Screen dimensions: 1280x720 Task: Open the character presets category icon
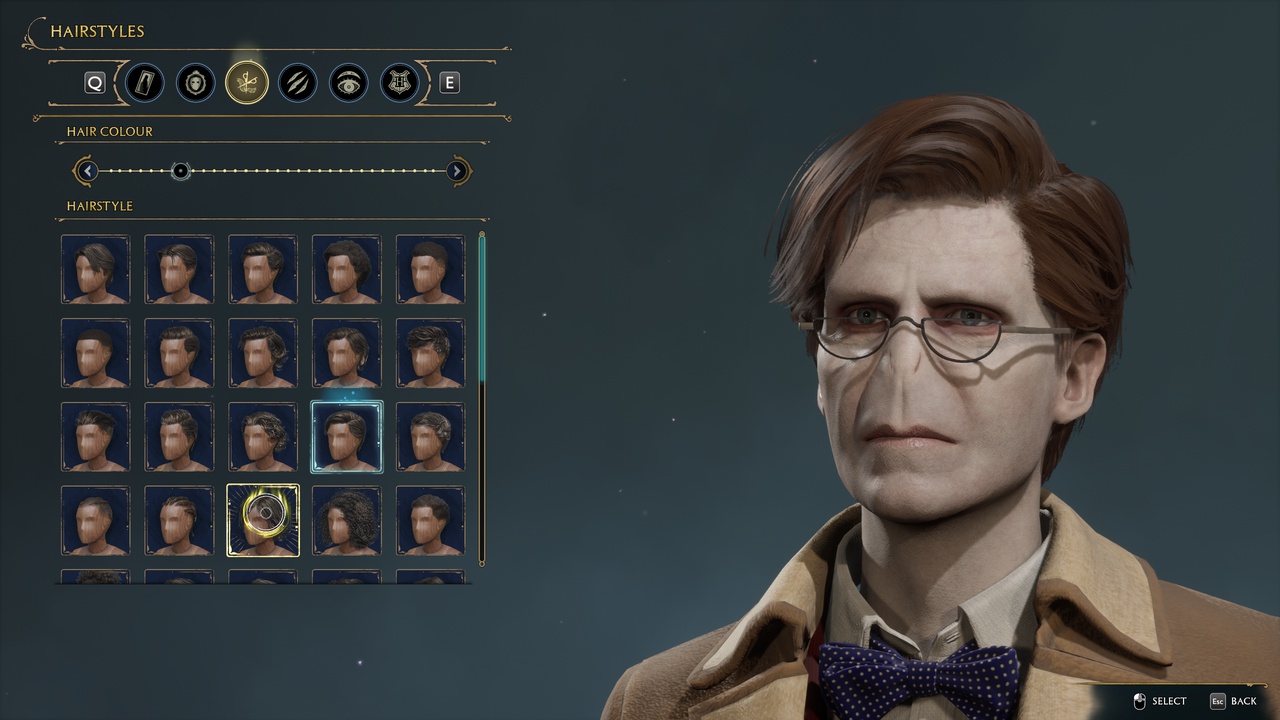click(x=143, y=82)
